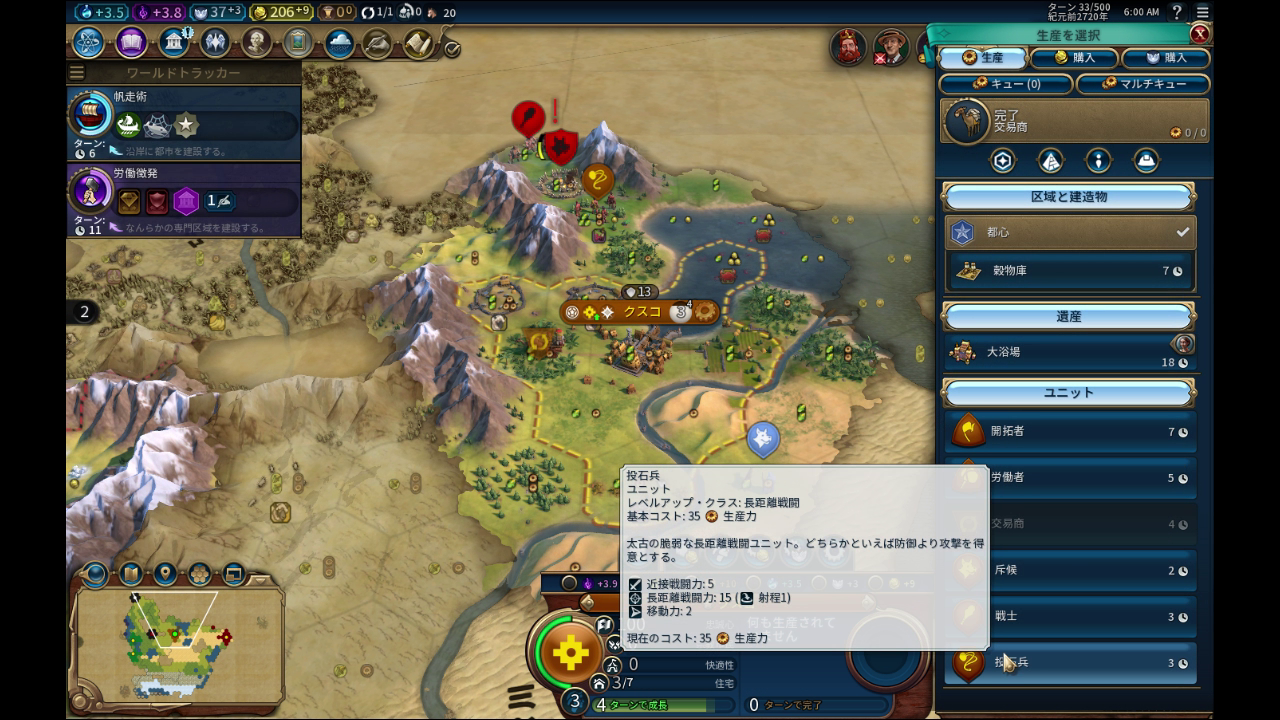Click the minimap to move the camera

(176, 640)
